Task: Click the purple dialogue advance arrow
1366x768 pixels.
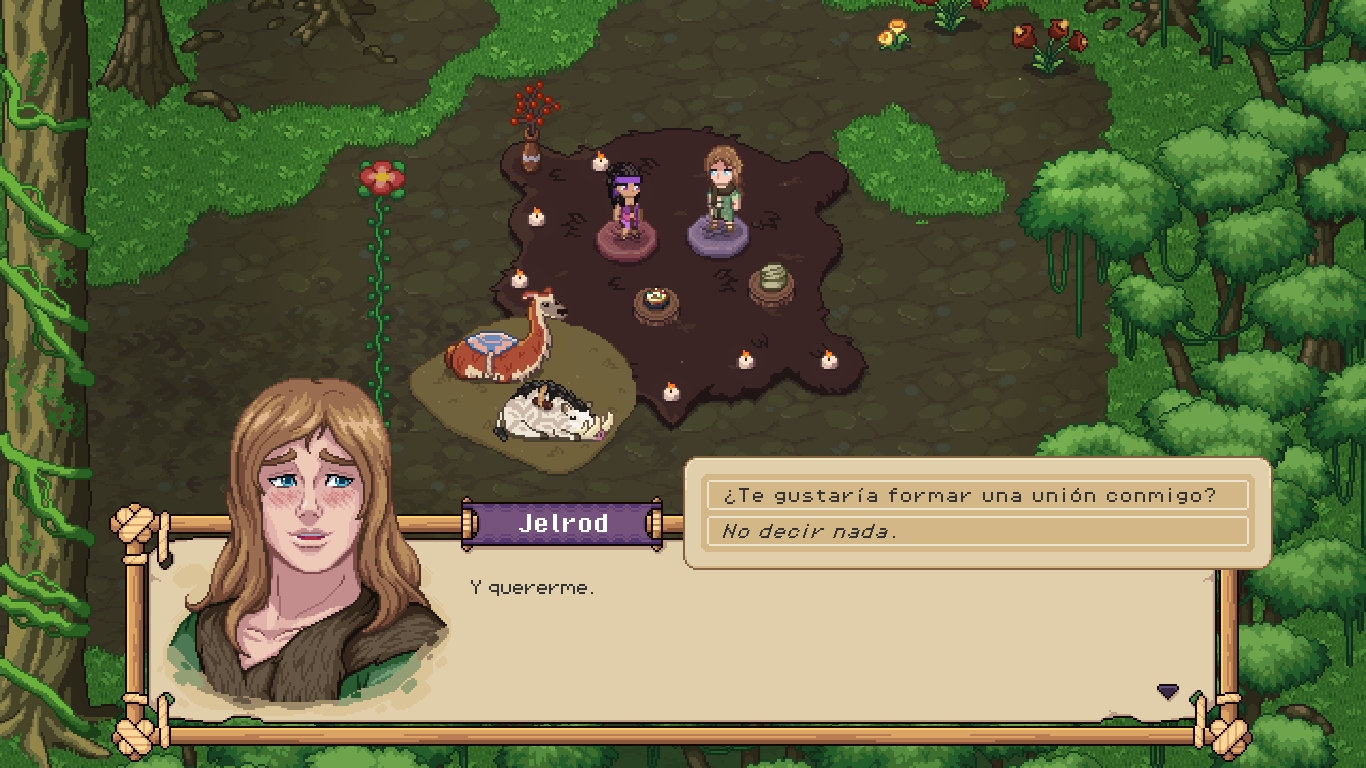Action: [1167, 691]
